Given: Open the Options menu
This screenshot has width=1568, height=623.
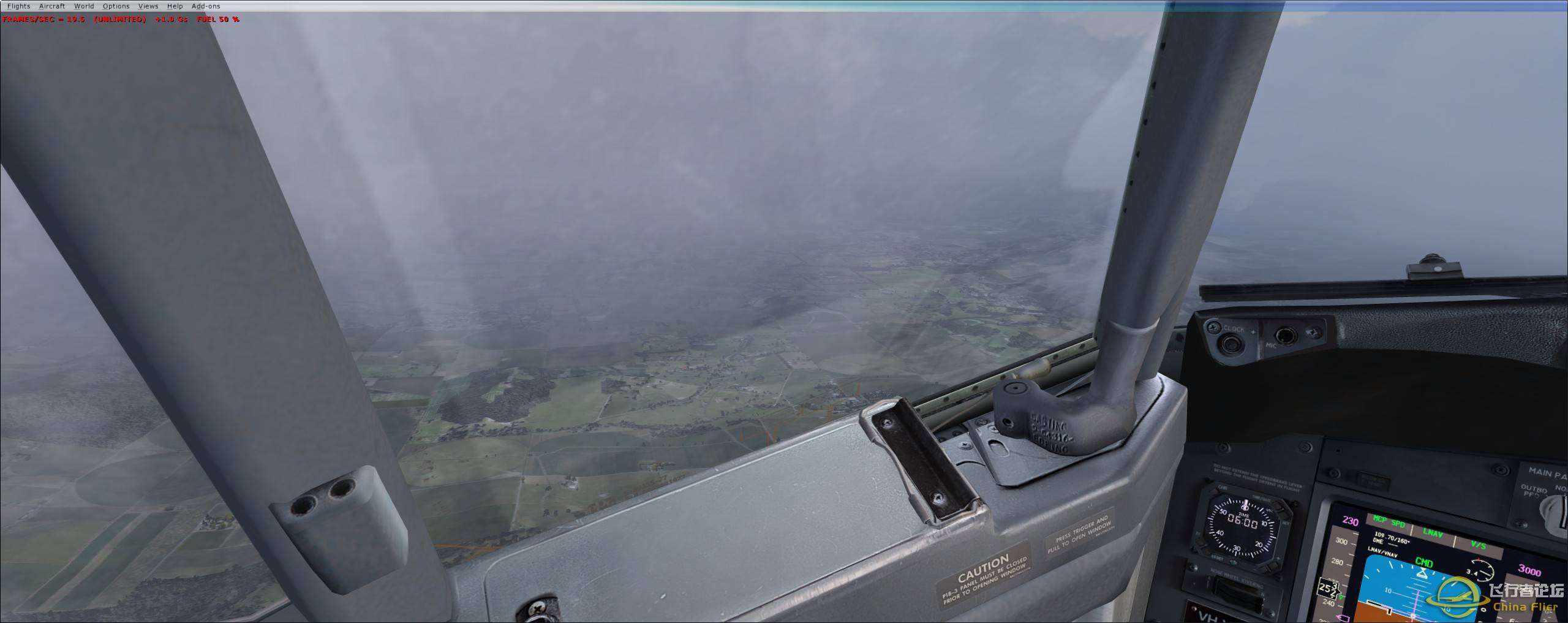Looking at the screenshot, I should tap(116, 6).
